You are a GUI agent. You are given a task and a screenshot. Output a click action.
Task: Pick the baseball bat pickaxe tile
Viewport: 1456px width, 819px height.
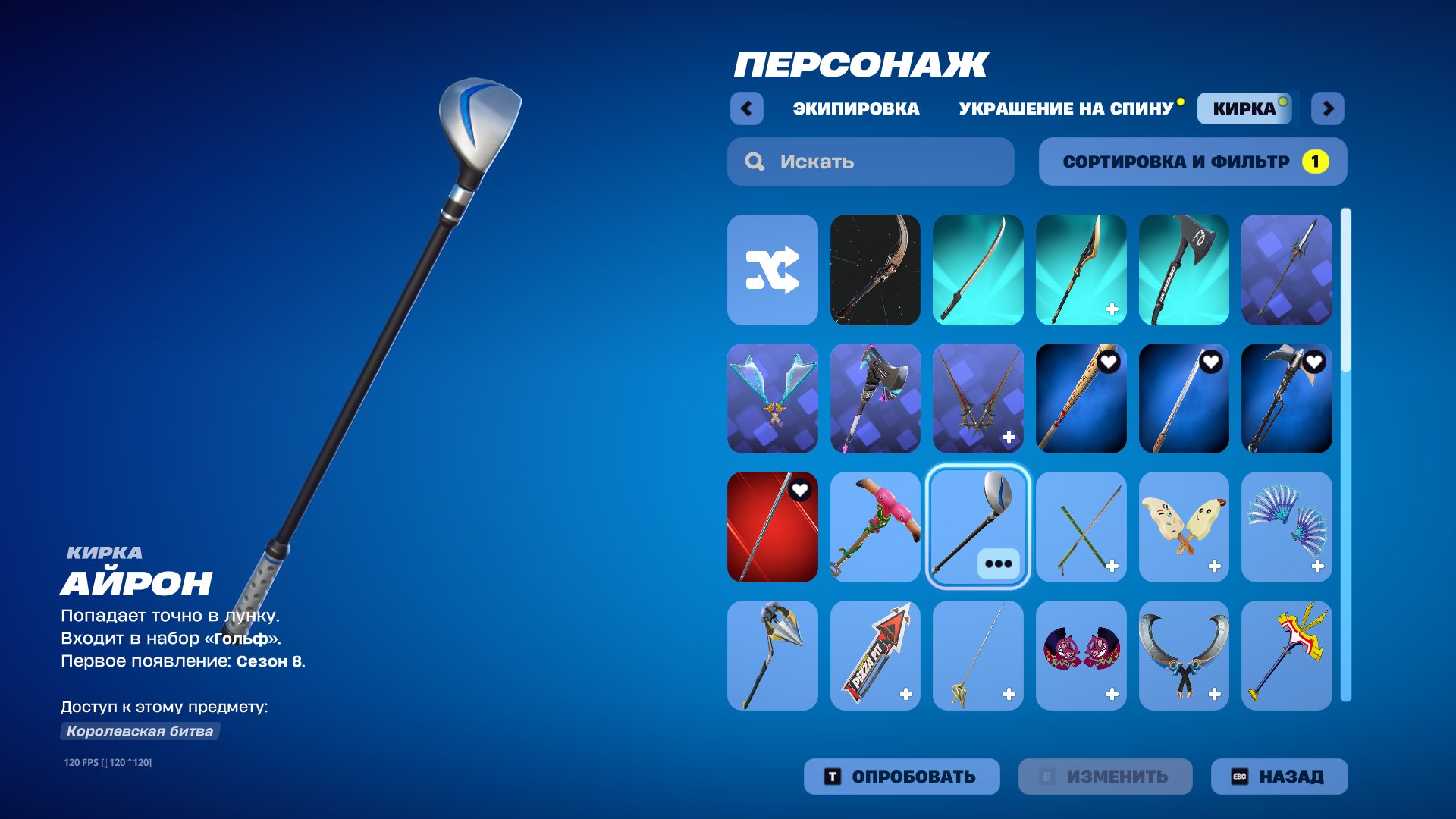click(x=1081, y=399)
